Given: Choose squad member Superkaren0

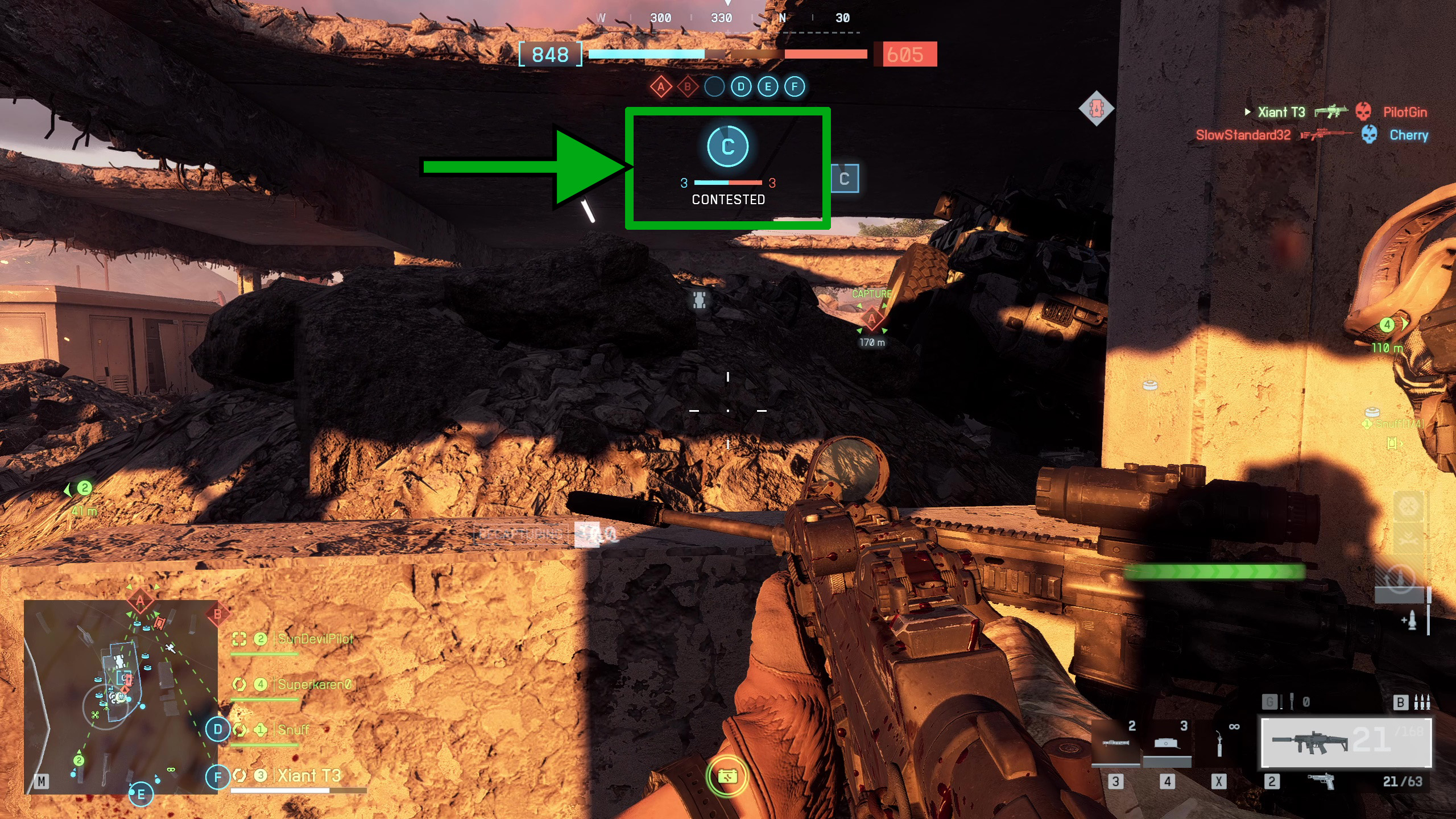Looking at the screenshot, I should click(x=315, y=684).
